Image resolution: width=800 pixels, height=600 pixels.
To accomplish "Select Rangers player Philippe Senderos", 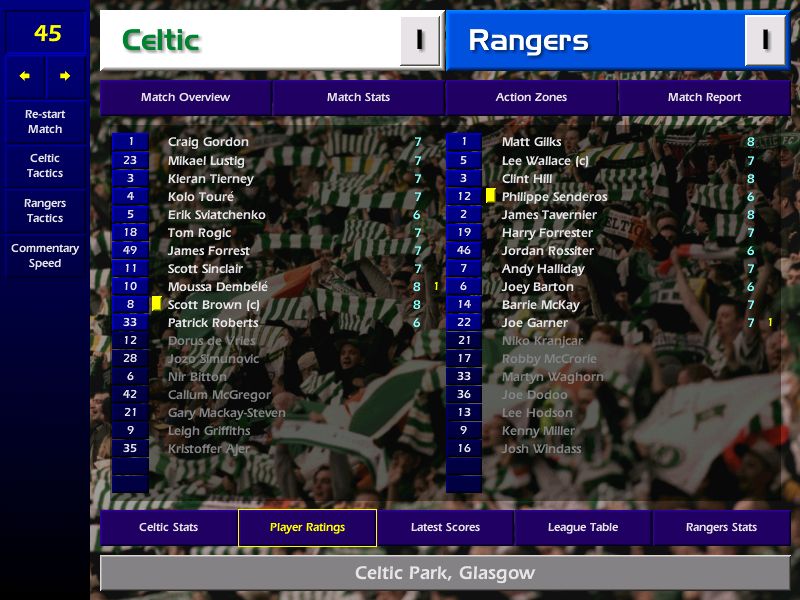I will coord(554,197).
